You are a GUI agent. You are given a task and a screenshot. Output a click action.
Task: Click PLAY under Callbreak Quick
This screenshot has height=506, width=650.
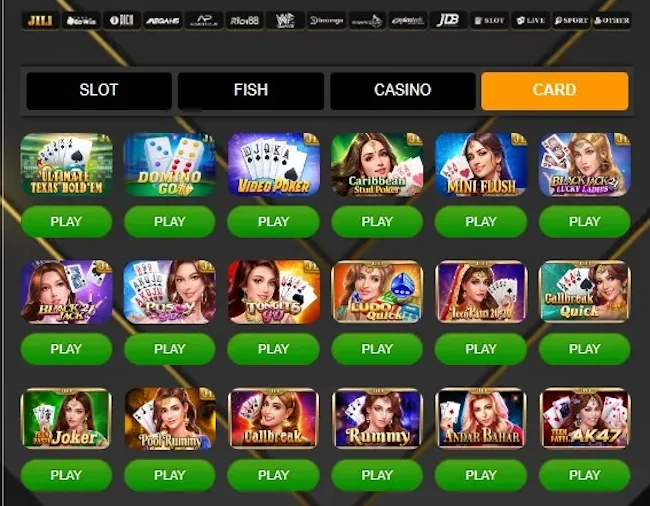point(585,349)
